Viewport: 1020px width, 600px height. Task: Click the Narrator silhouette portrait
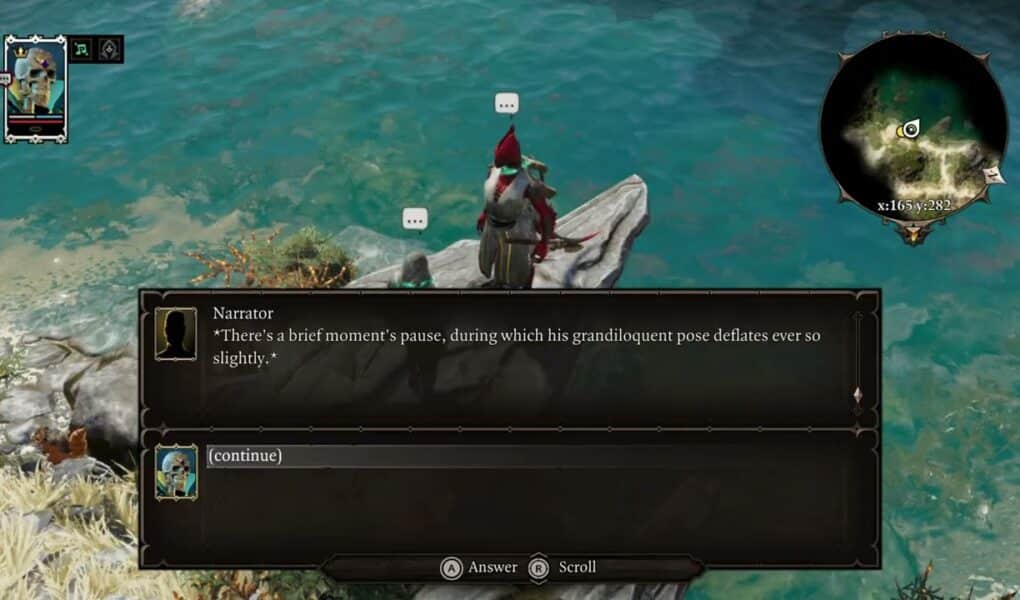pos(176,334)
